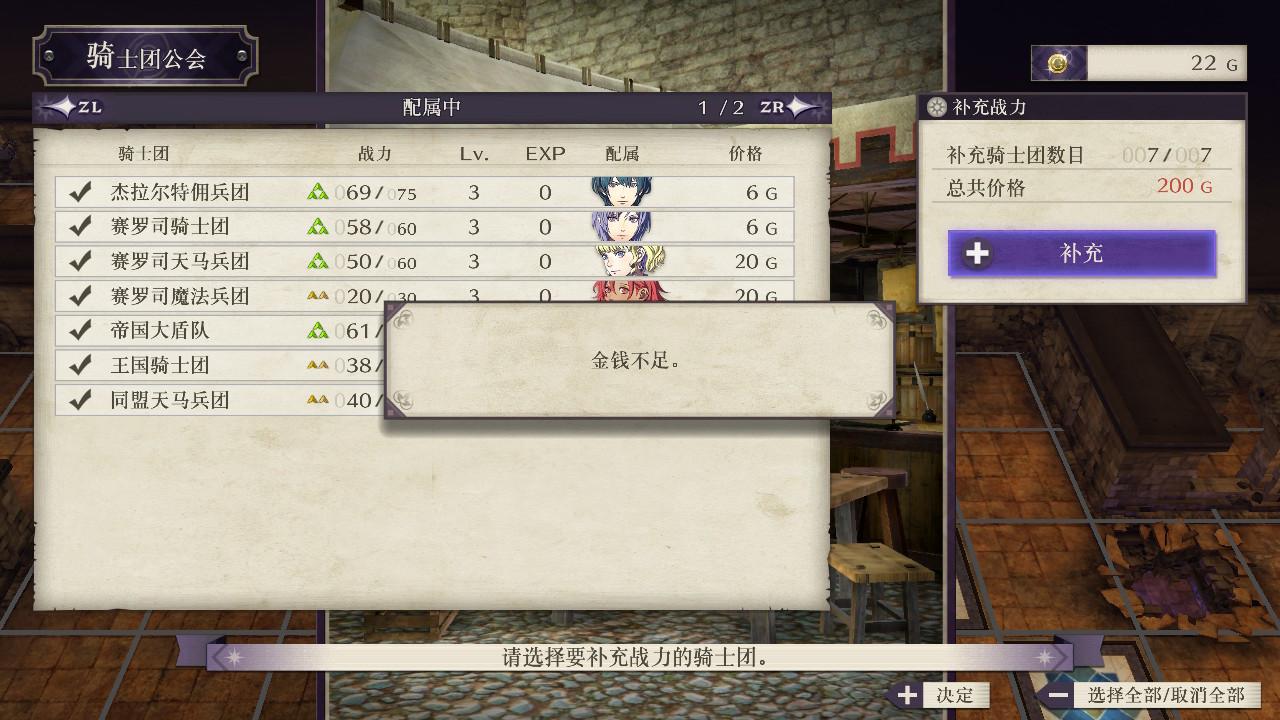Click the 069/075 strength gauge of Jeralt's mercenaries
The image size is (1280, 720).
(x=378, y=191)
